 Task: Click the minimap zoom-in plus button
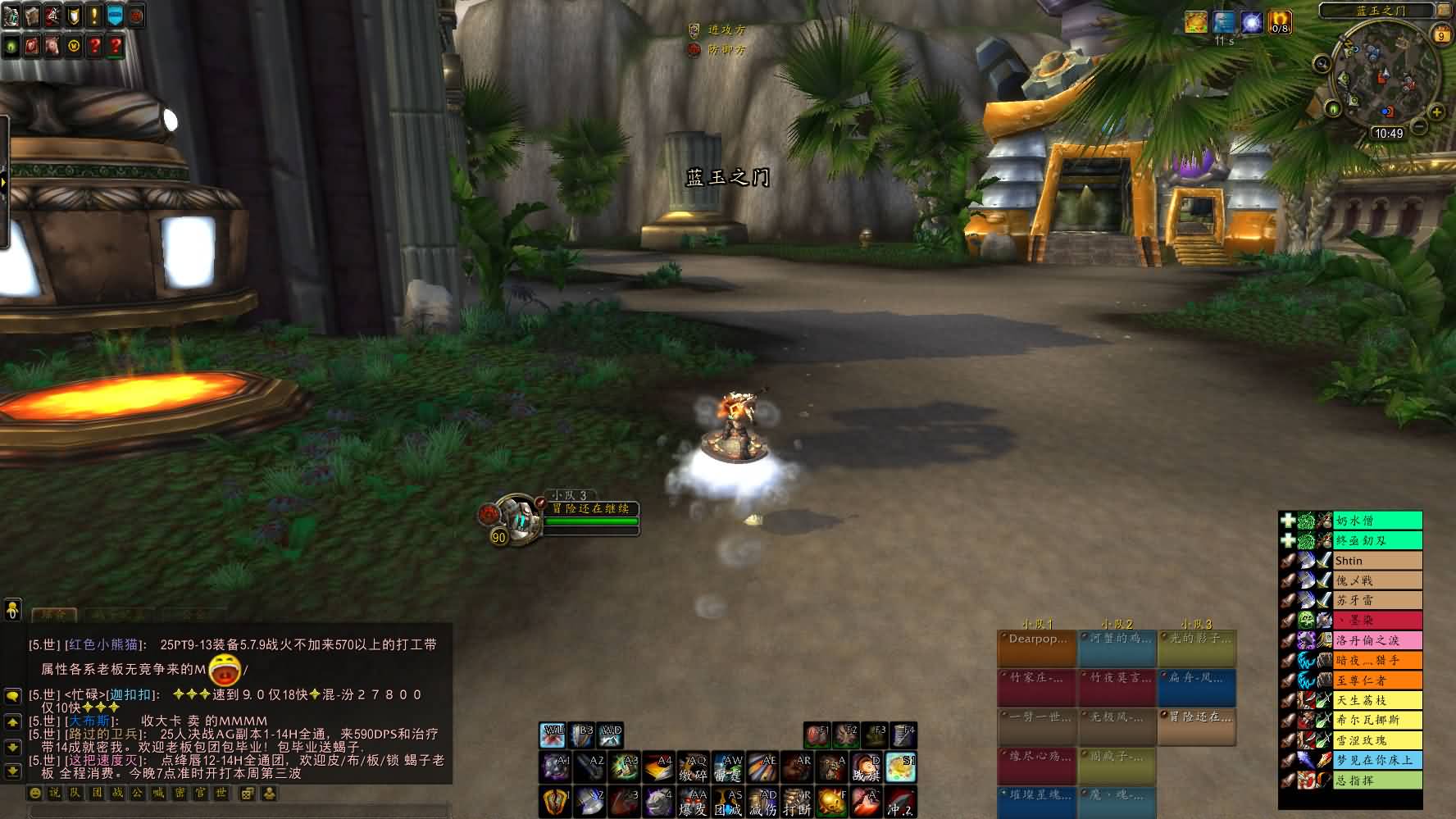click(x=1436, y=111)
